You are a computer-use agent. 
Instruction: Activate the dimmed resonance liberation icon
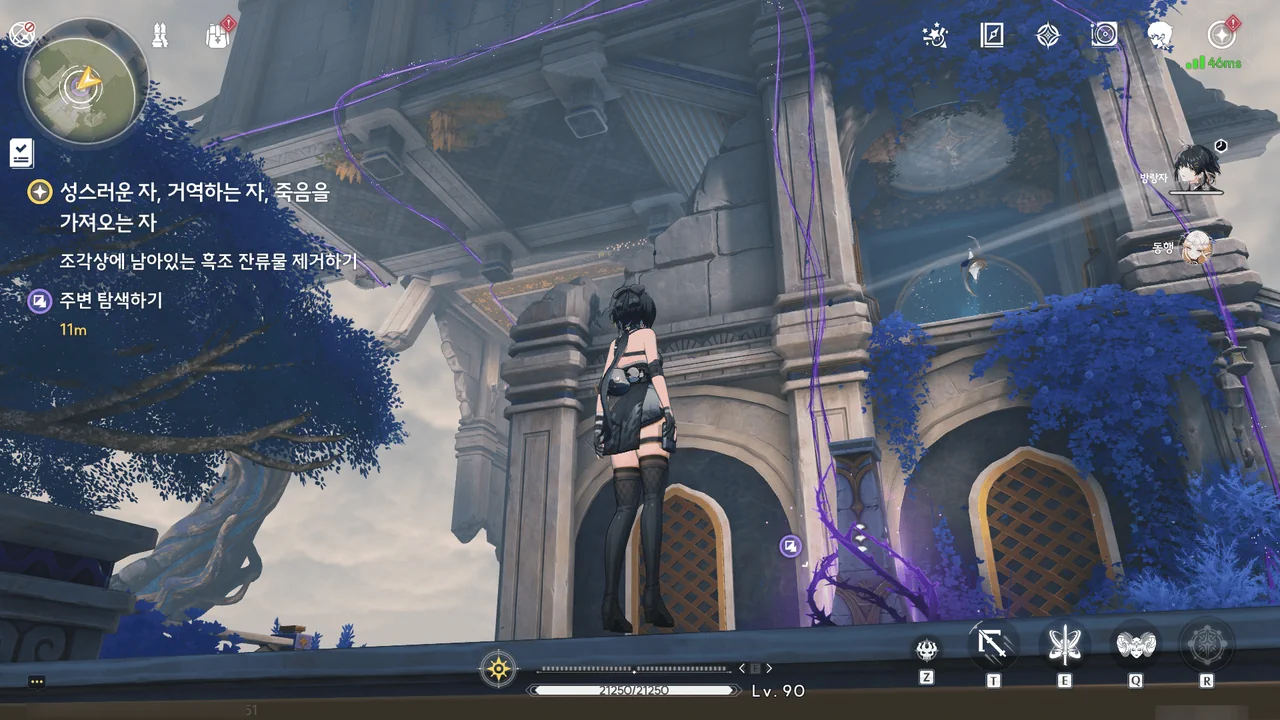[x=1206, y=645]
